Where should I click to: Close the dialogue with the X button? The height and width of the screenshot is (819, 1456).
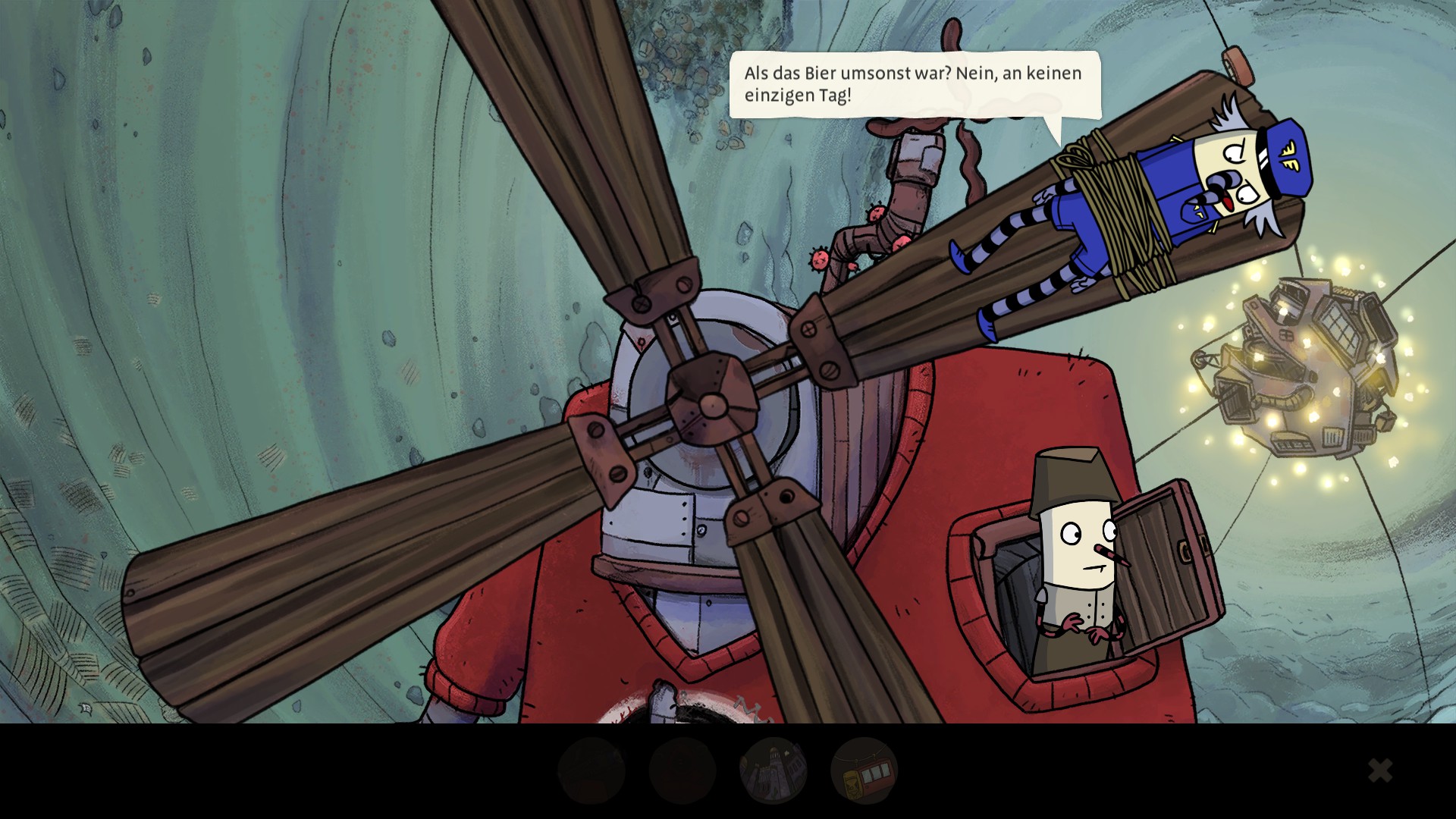click(x=1379, y=770)
